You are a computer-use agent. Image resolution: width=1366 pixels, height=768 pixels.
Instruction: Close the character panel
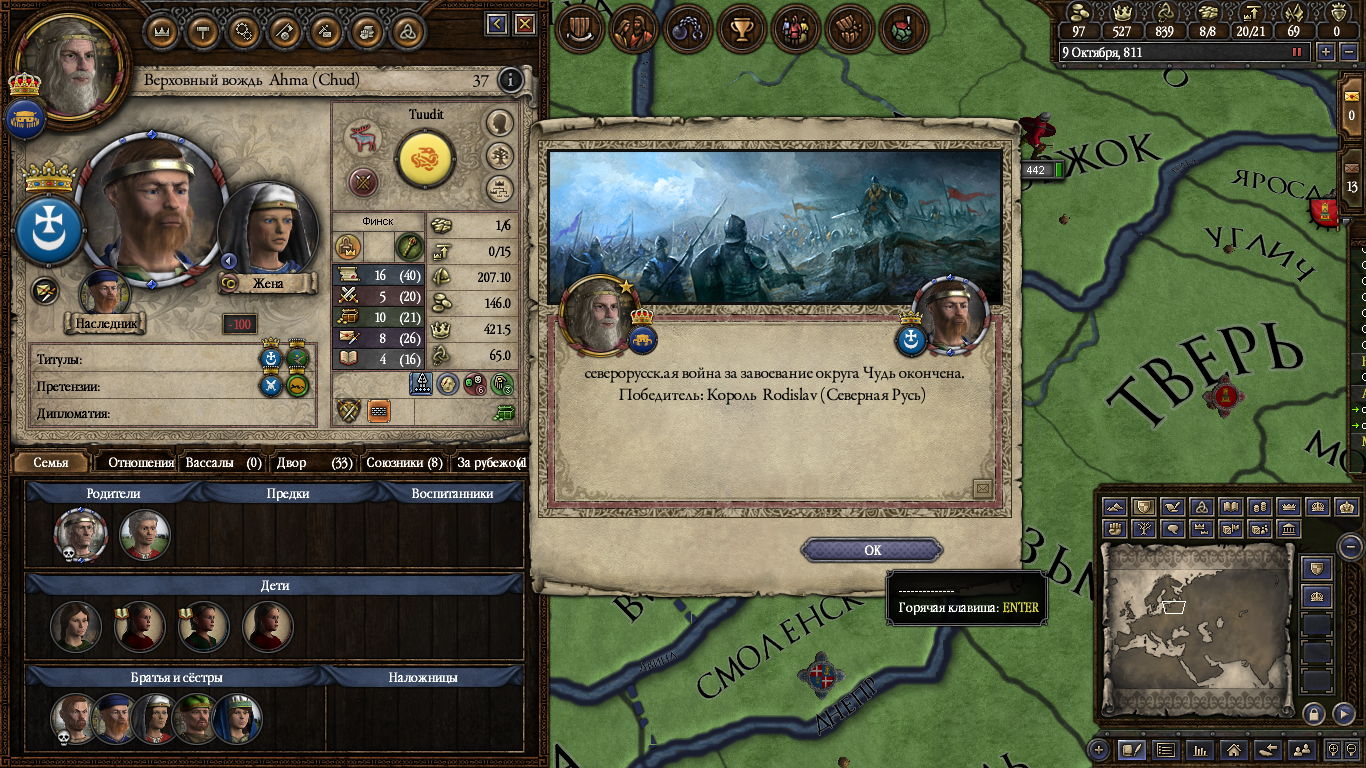(522, 24)
